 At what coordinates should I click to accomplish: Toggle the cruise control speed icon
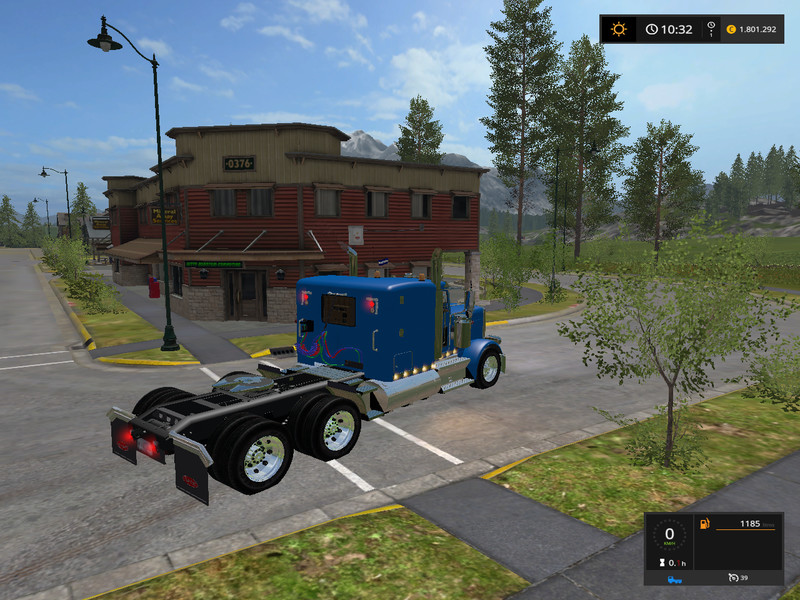735,578
